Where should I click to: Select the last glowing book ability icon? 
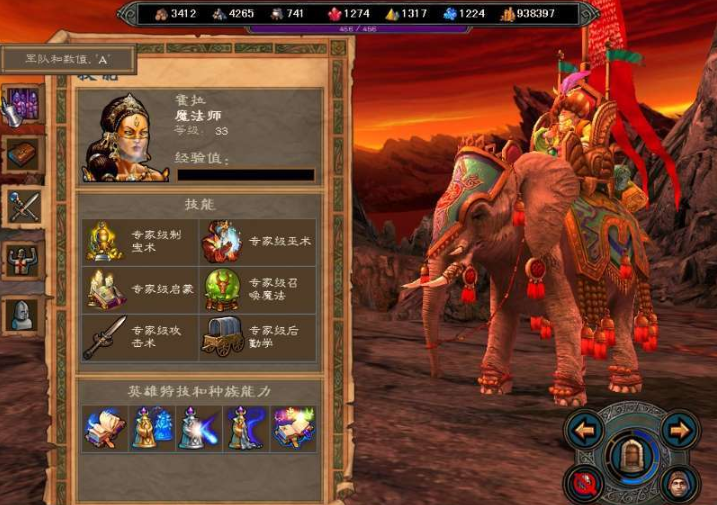(294, 427)
